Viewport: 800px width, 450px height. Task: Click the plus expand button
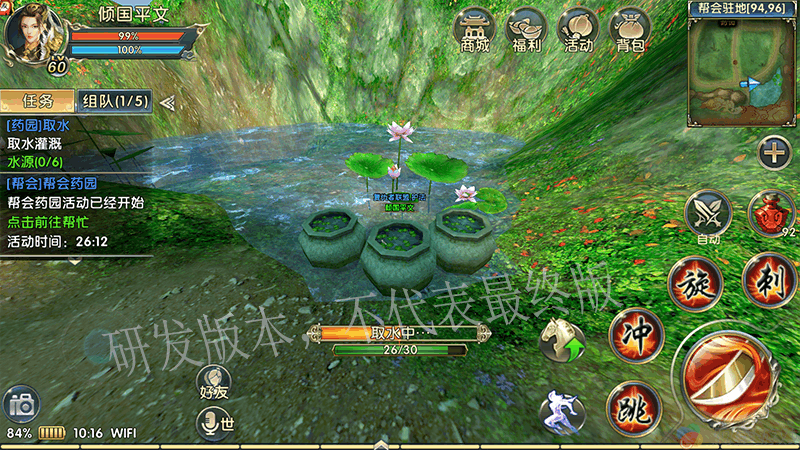(773, 153)
